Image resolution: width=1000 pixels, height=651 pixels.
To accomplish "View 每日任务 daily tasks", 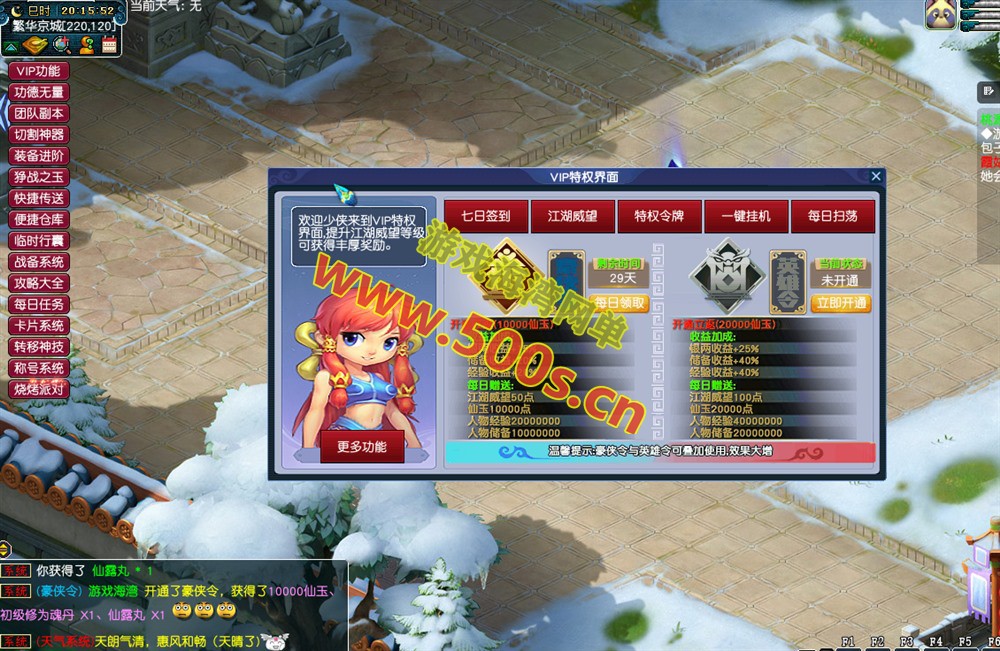I will (x=39, y=304).
